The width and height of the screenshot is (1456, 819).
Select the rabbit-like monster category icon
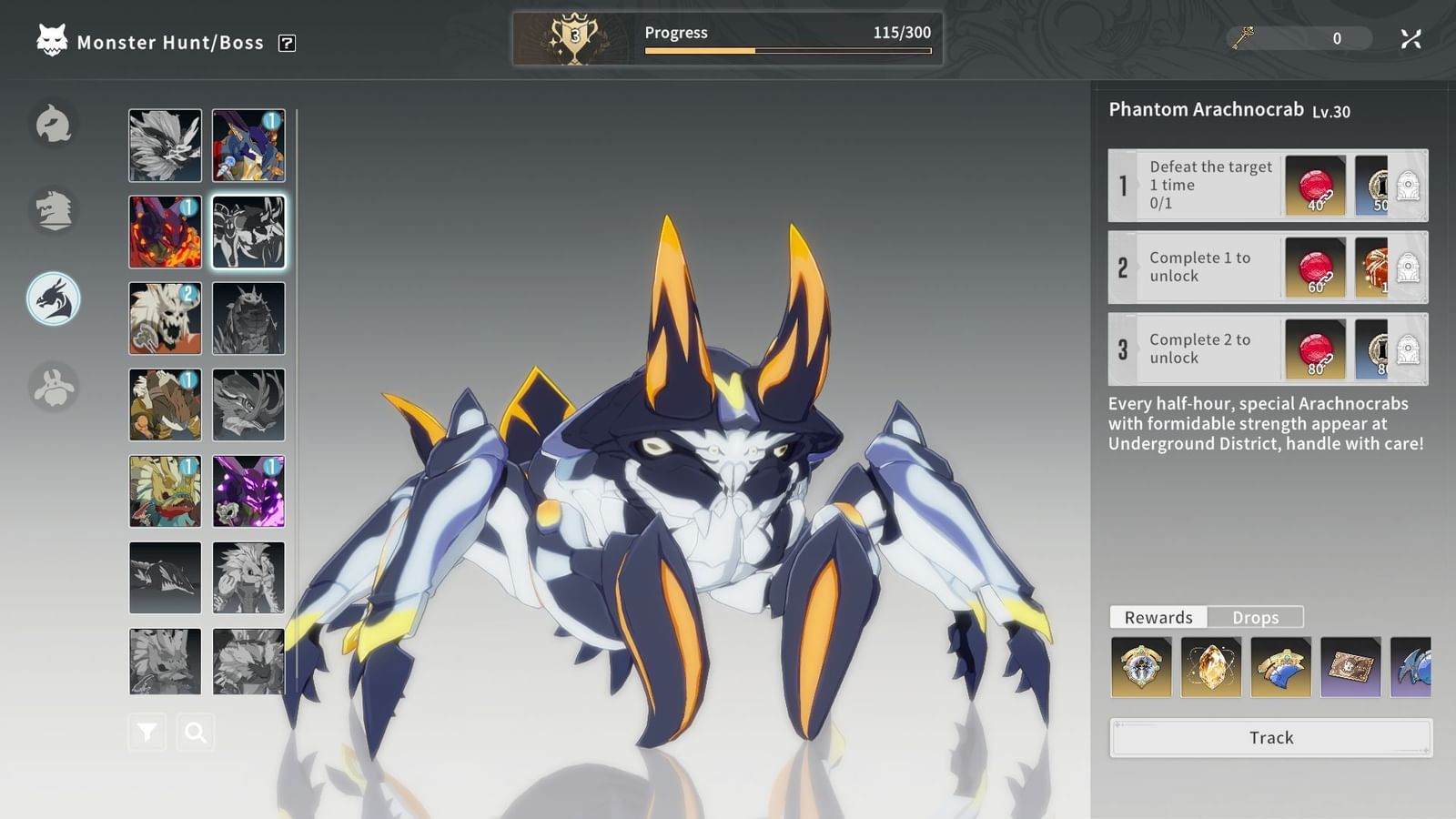[54, 386]
